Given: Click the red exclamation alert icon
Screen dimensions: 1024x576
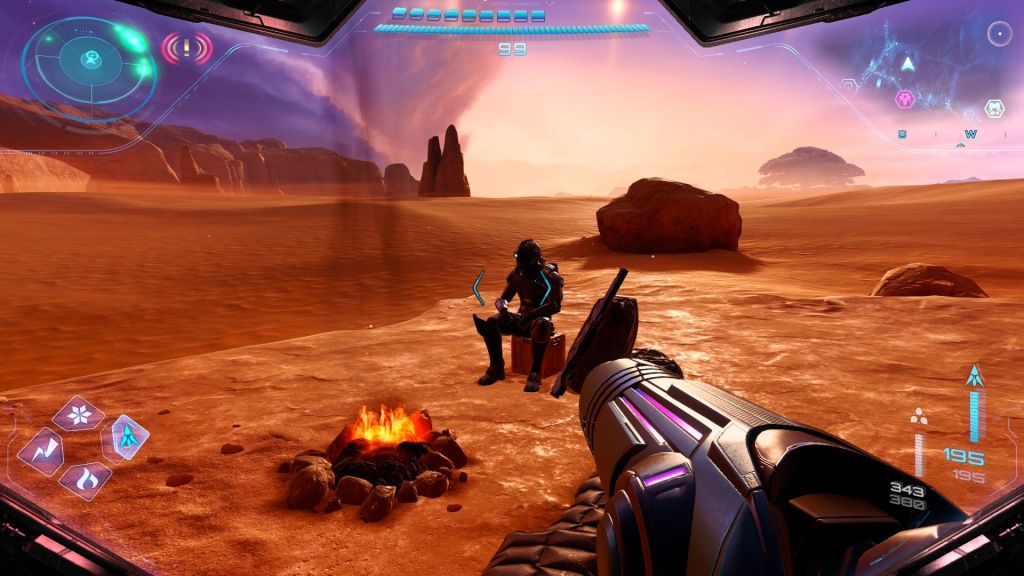Looking at the screenshot, I should click(x=187, y=48).
